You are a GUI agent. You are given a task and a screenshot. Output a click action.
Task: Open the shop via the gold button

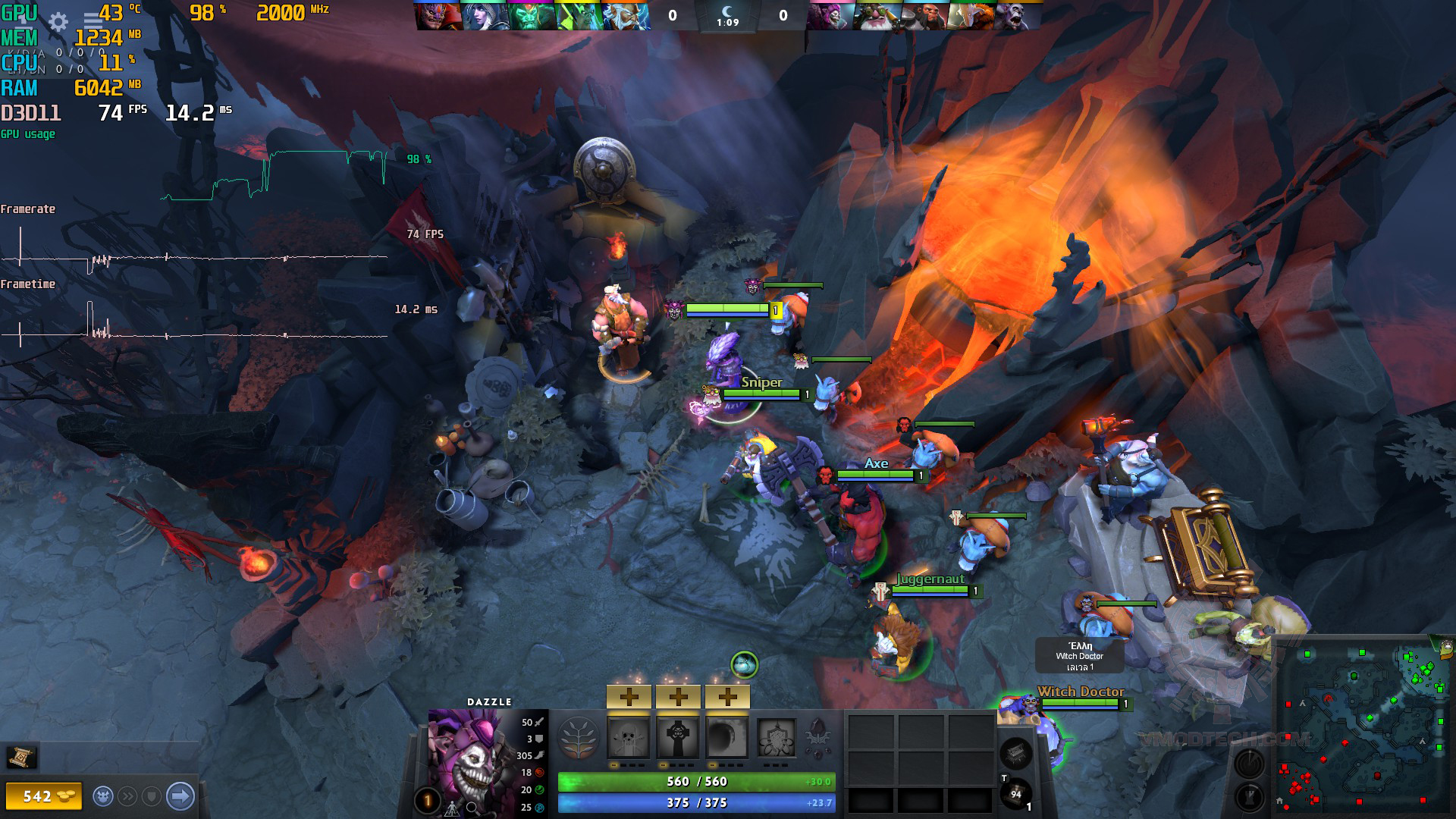(x=44, y=796)
